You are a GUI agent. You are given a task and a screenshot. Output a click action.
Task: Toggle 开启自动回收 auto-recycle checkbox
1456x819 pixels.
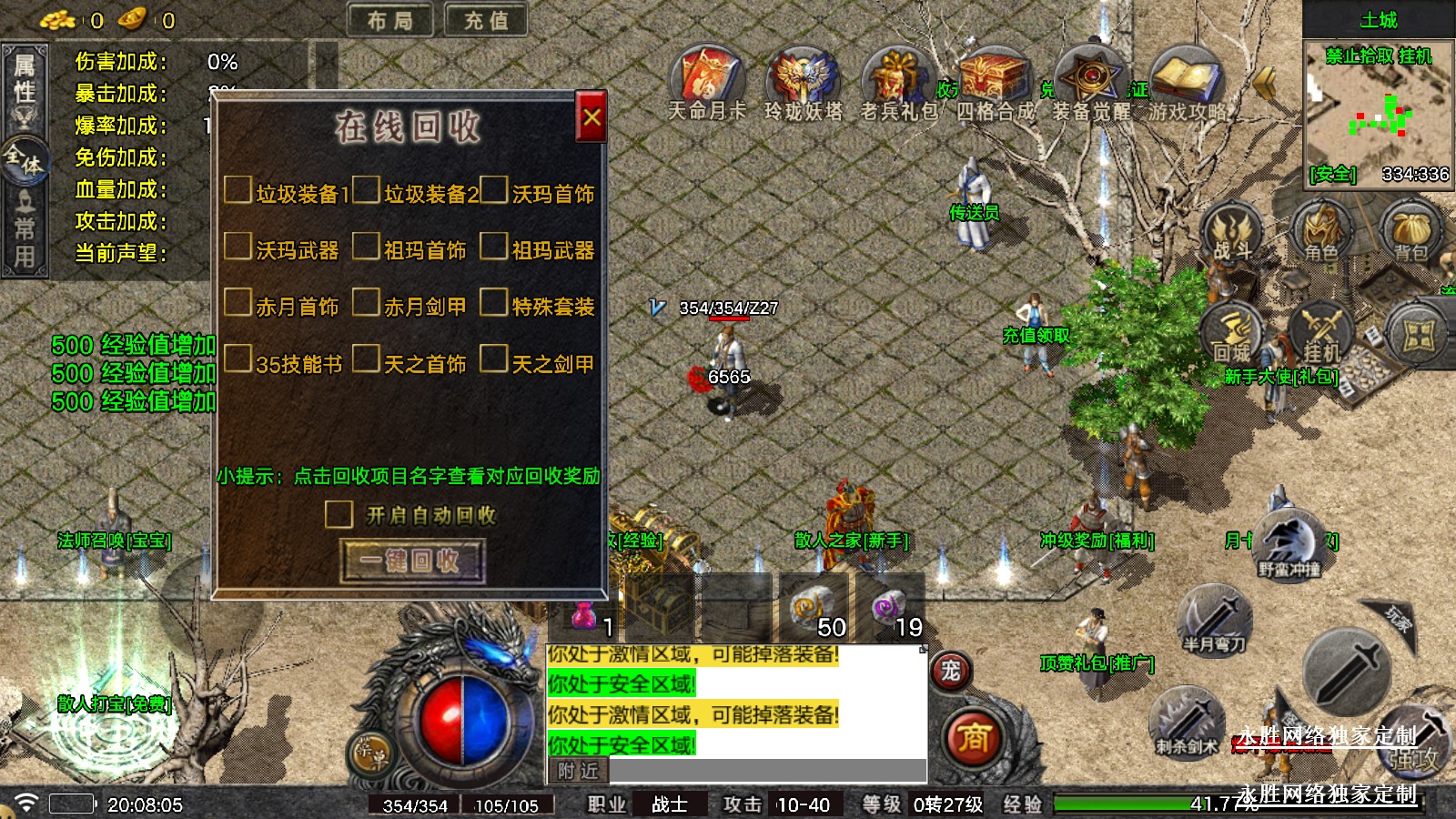click(x=339, y=515)
